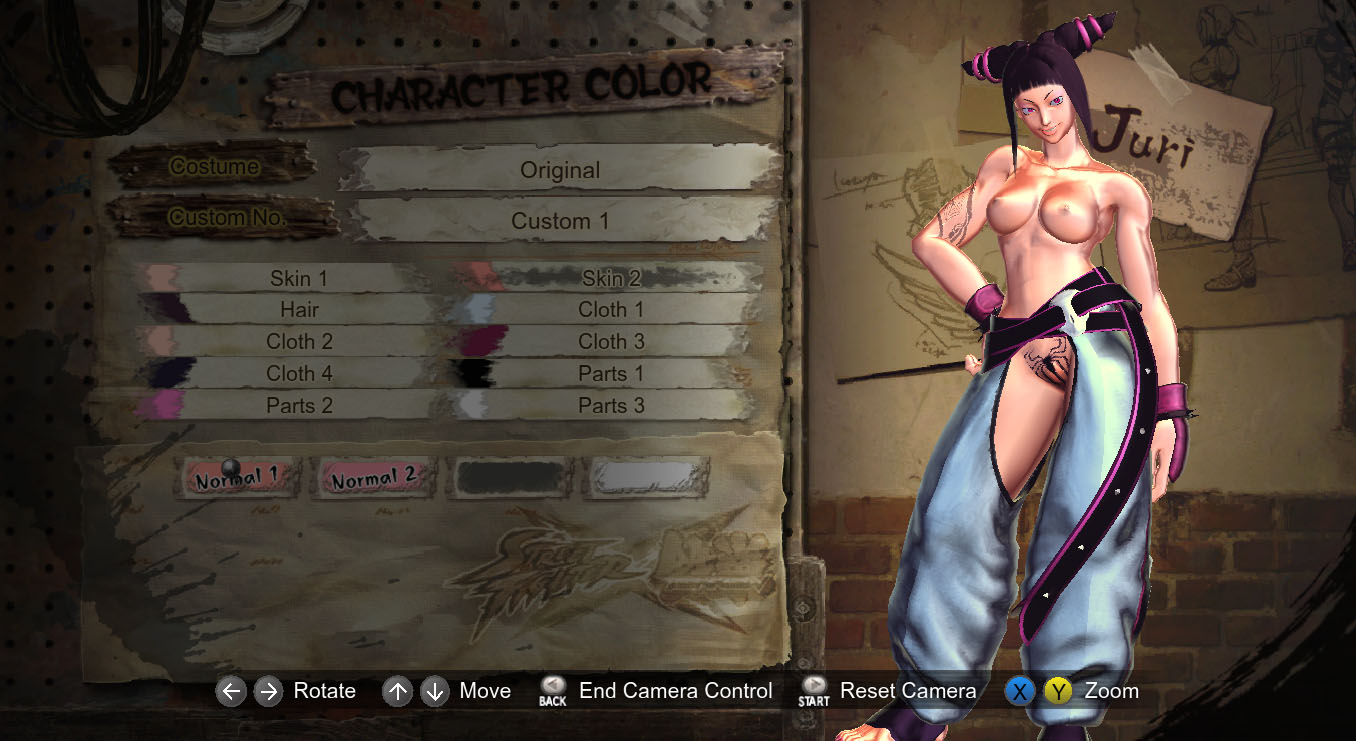Choose the white color swatch

[x=647, y=478]
